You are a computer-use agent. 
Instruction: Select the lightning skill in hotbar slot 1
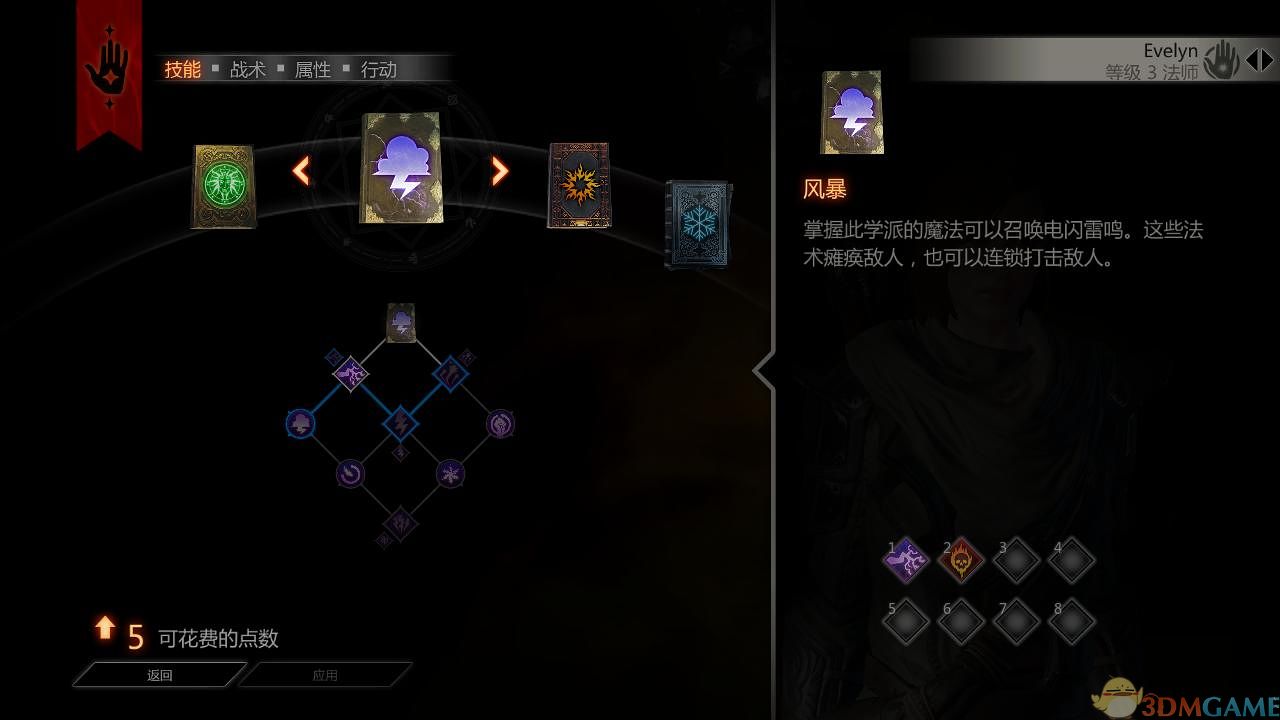pos(906,560)
